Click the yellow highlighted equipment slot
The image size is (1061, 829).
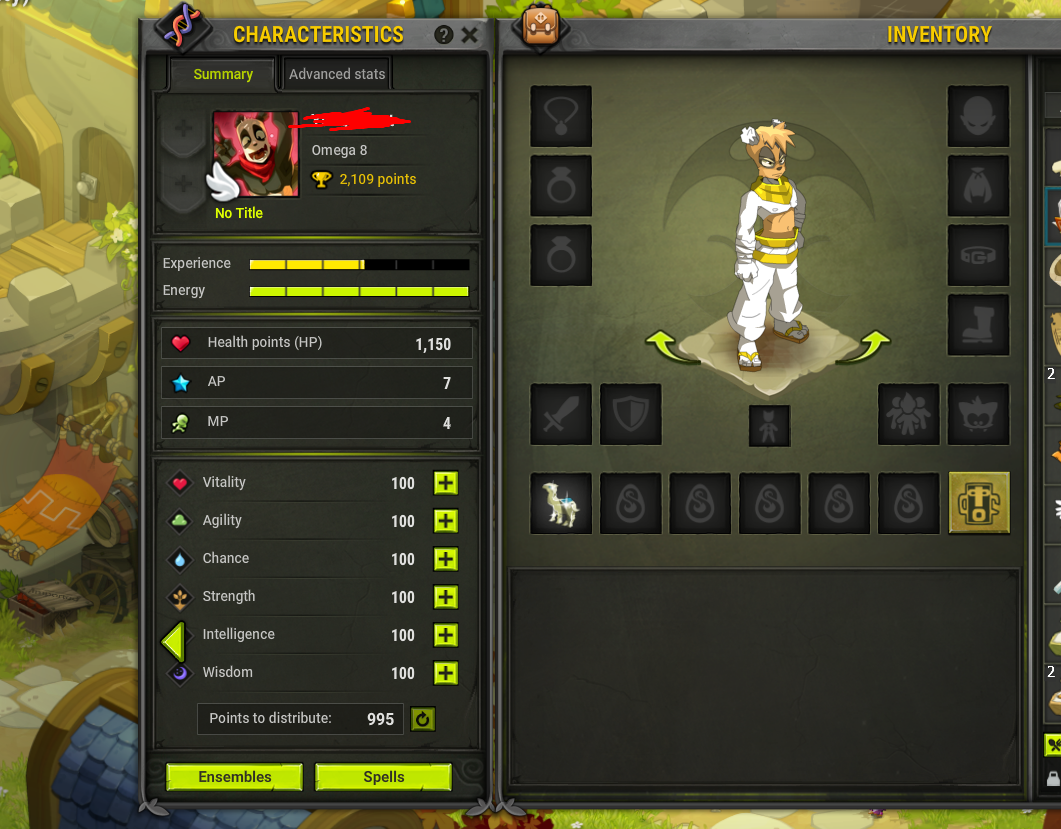979,502
